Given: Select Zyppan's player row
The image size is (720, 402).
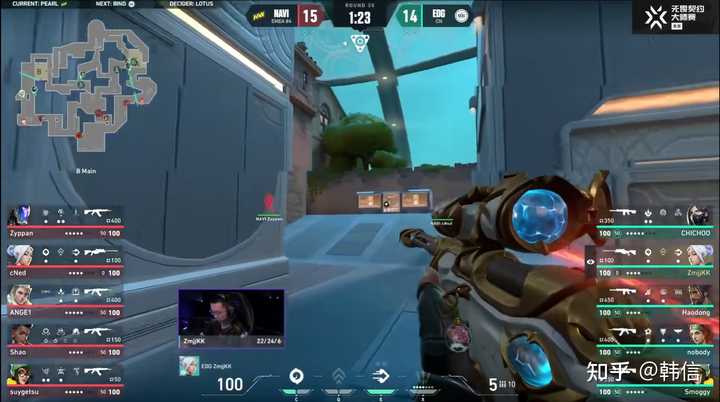Looking at the screenshot, I should click(65, 220).
